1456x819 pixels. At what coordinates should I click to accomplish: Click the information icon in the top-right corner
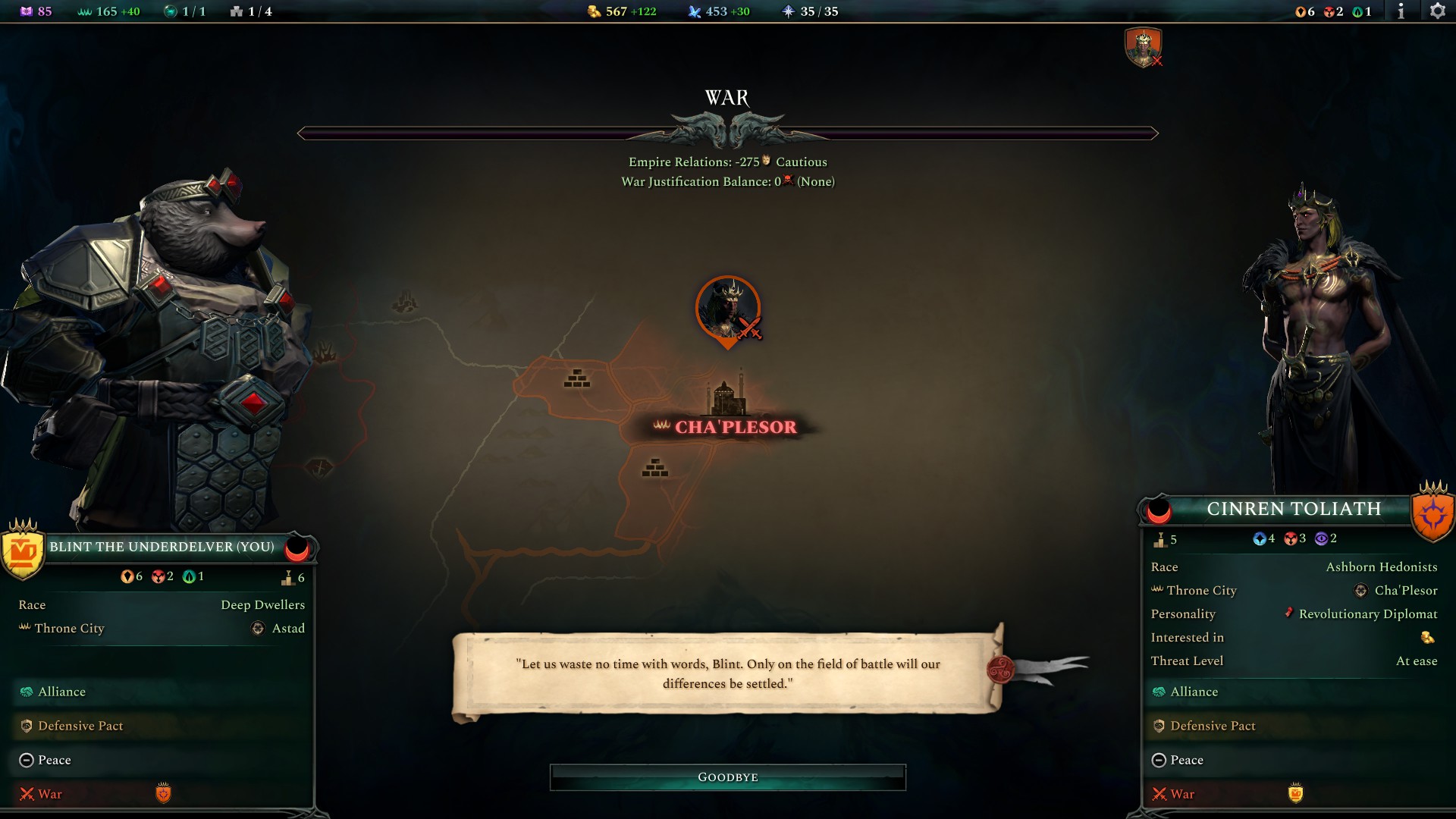1401,11
